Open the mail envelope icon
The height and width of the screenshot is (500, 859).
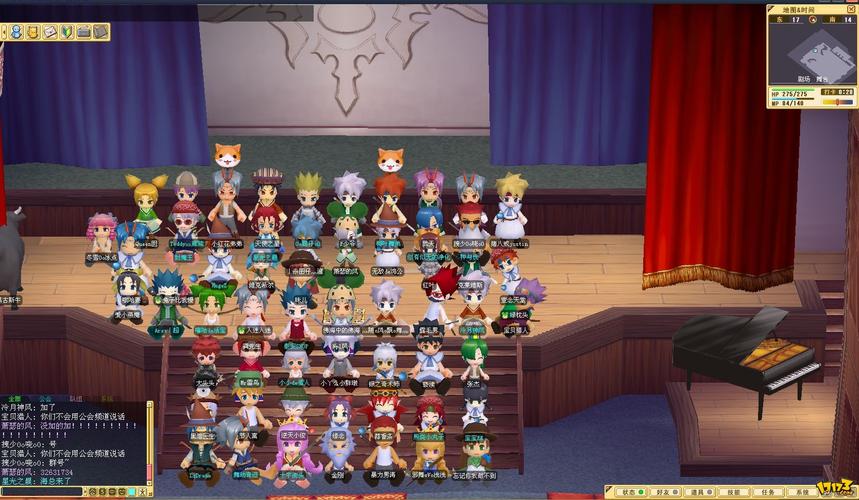49,32
